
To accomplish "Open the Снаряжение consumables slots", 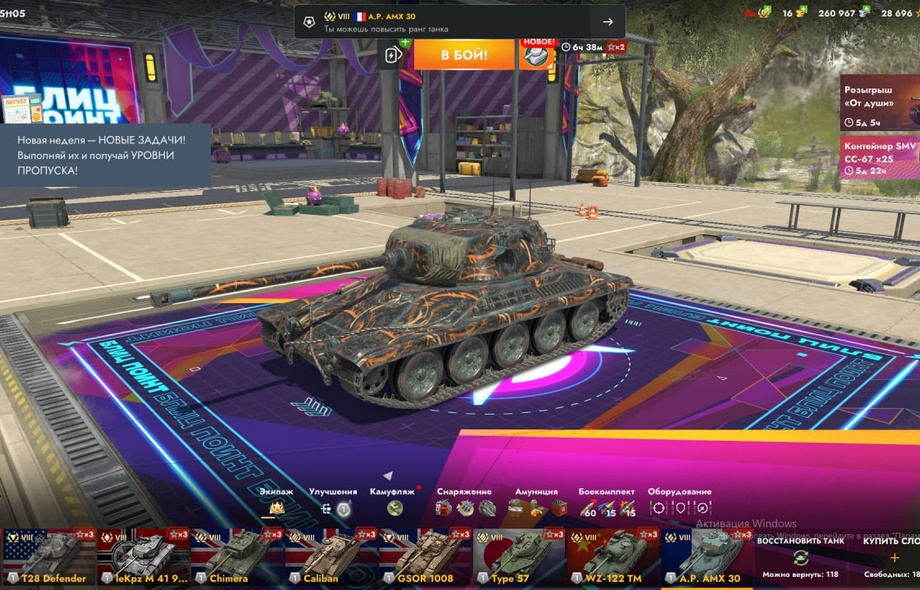I will (465, 507).
